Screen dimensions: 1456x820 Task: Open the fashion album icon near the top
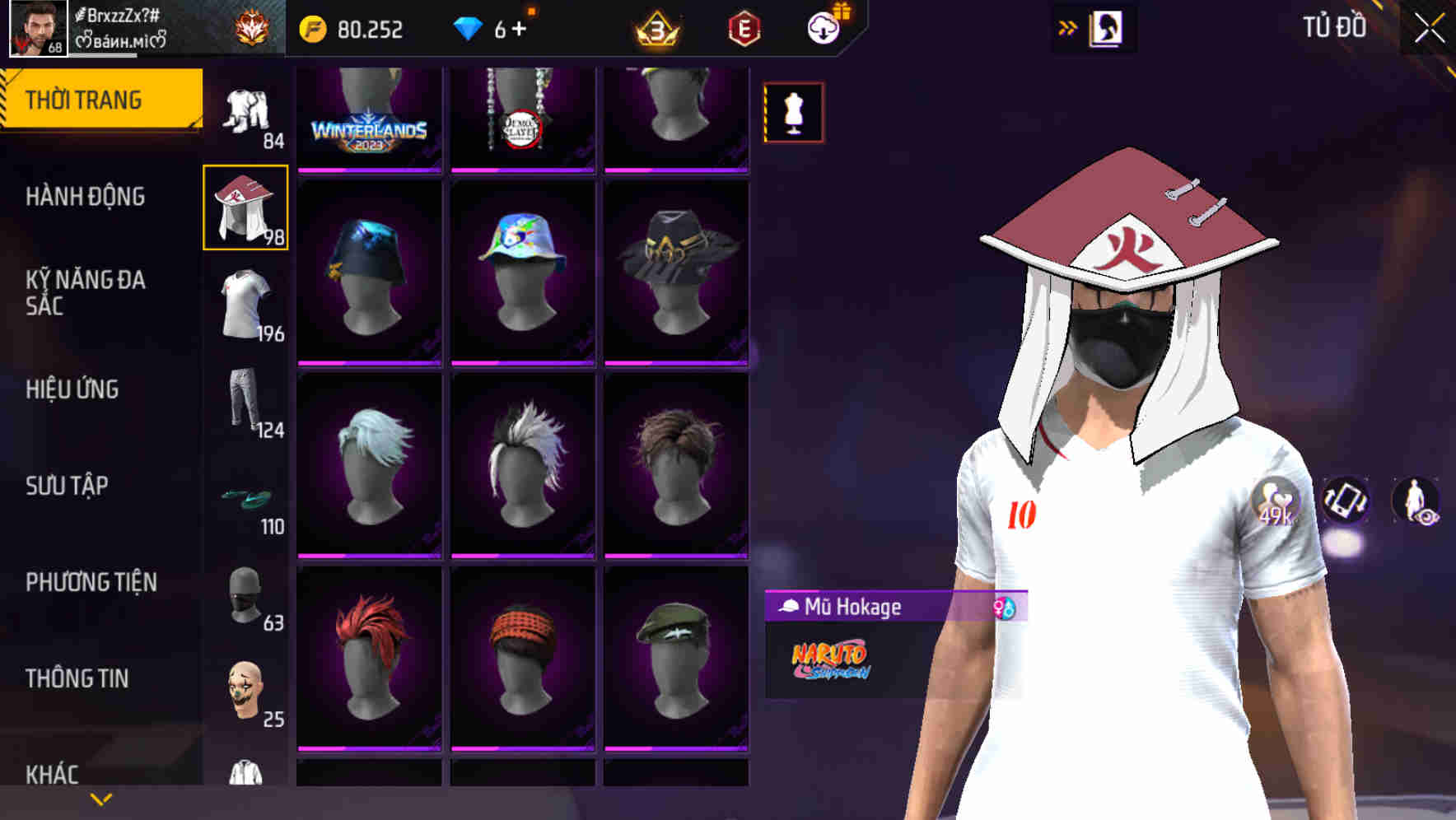coord(1107,27)
